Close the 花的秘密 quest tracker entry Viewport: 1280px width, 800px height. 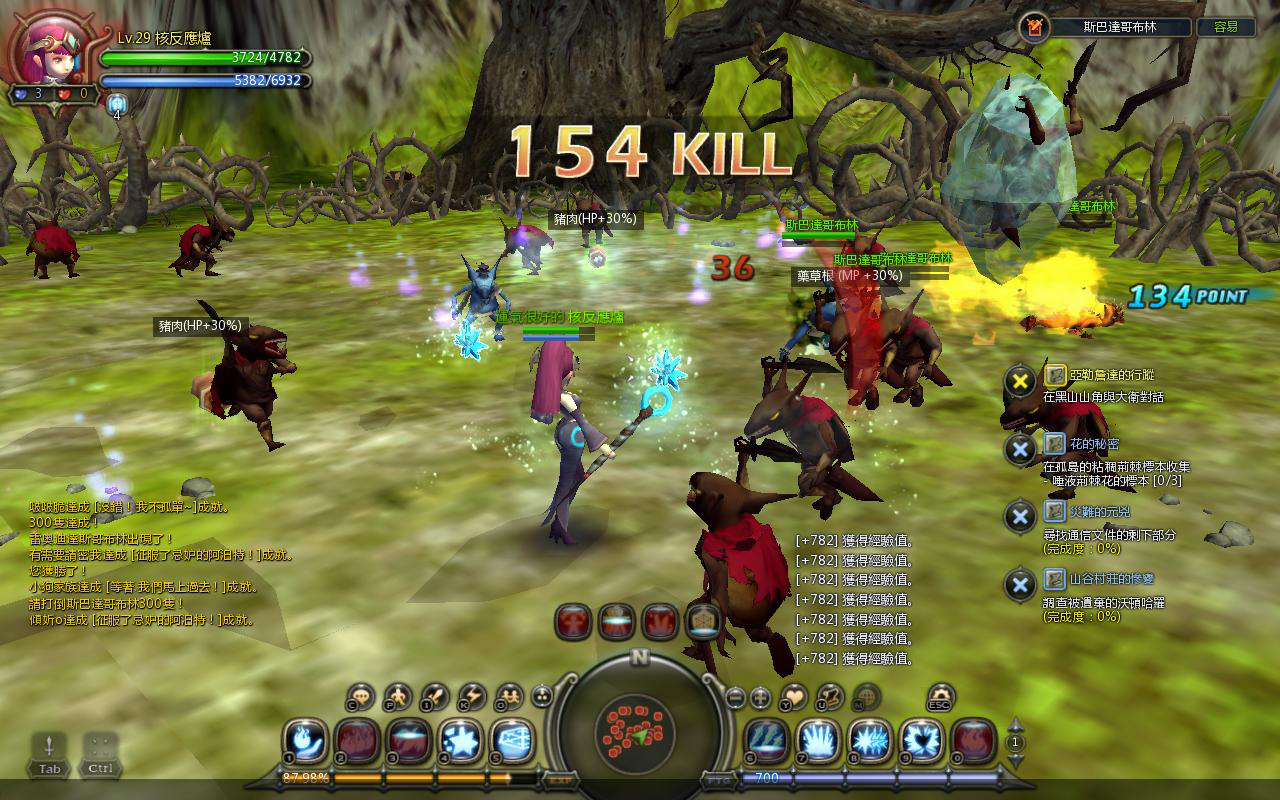(x=1020, y=449)
